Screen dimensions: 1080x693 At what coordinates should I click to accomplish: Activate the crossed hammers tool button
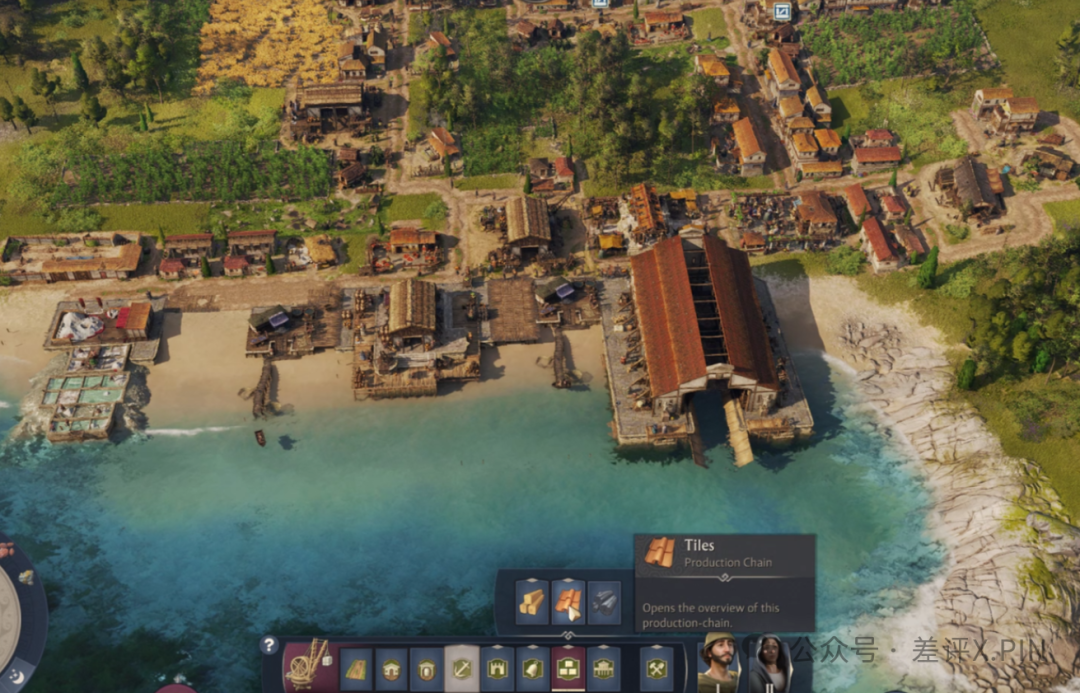coord(655,669)
